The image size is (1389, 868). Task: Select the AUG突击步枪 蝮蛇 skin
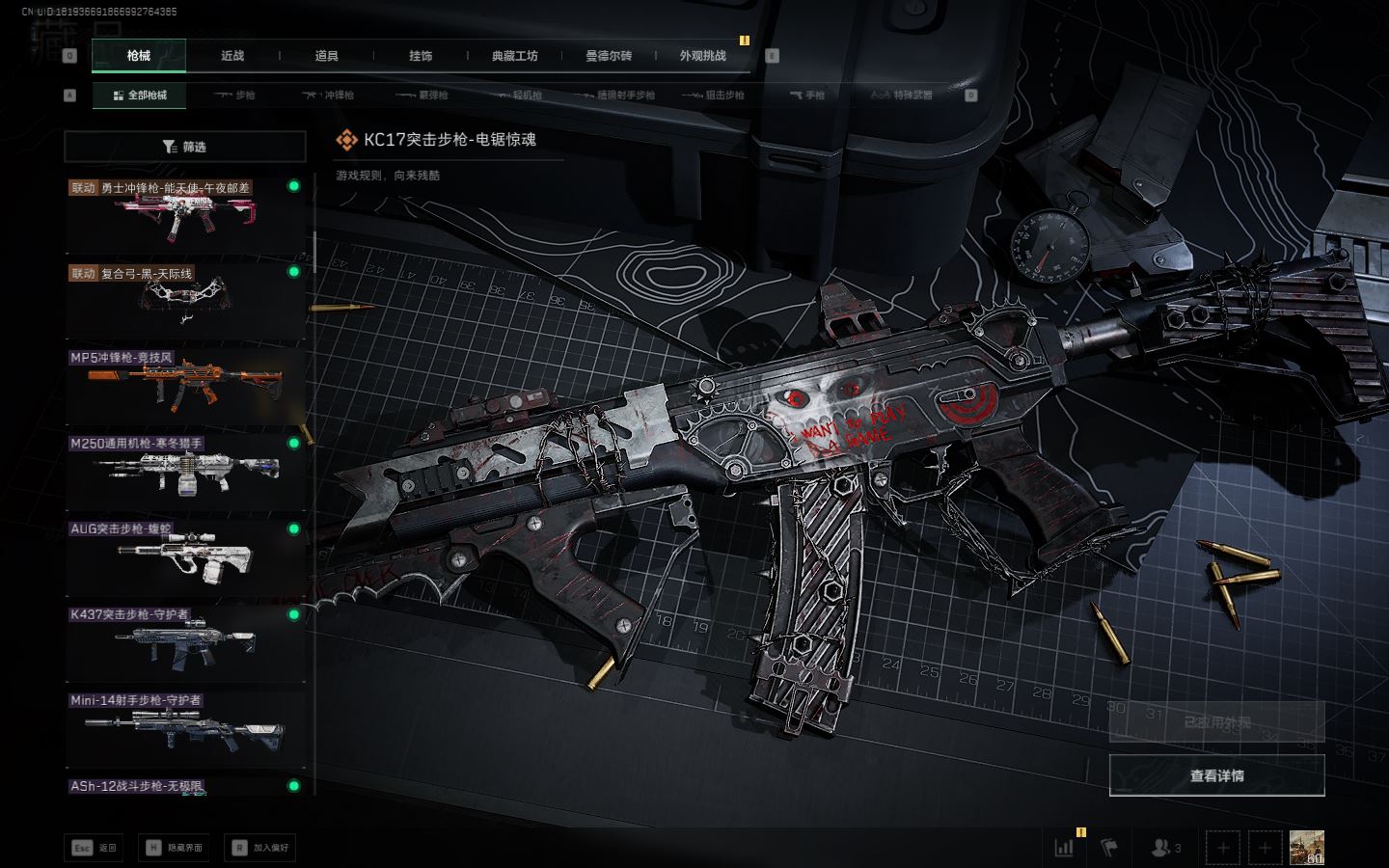184,556
